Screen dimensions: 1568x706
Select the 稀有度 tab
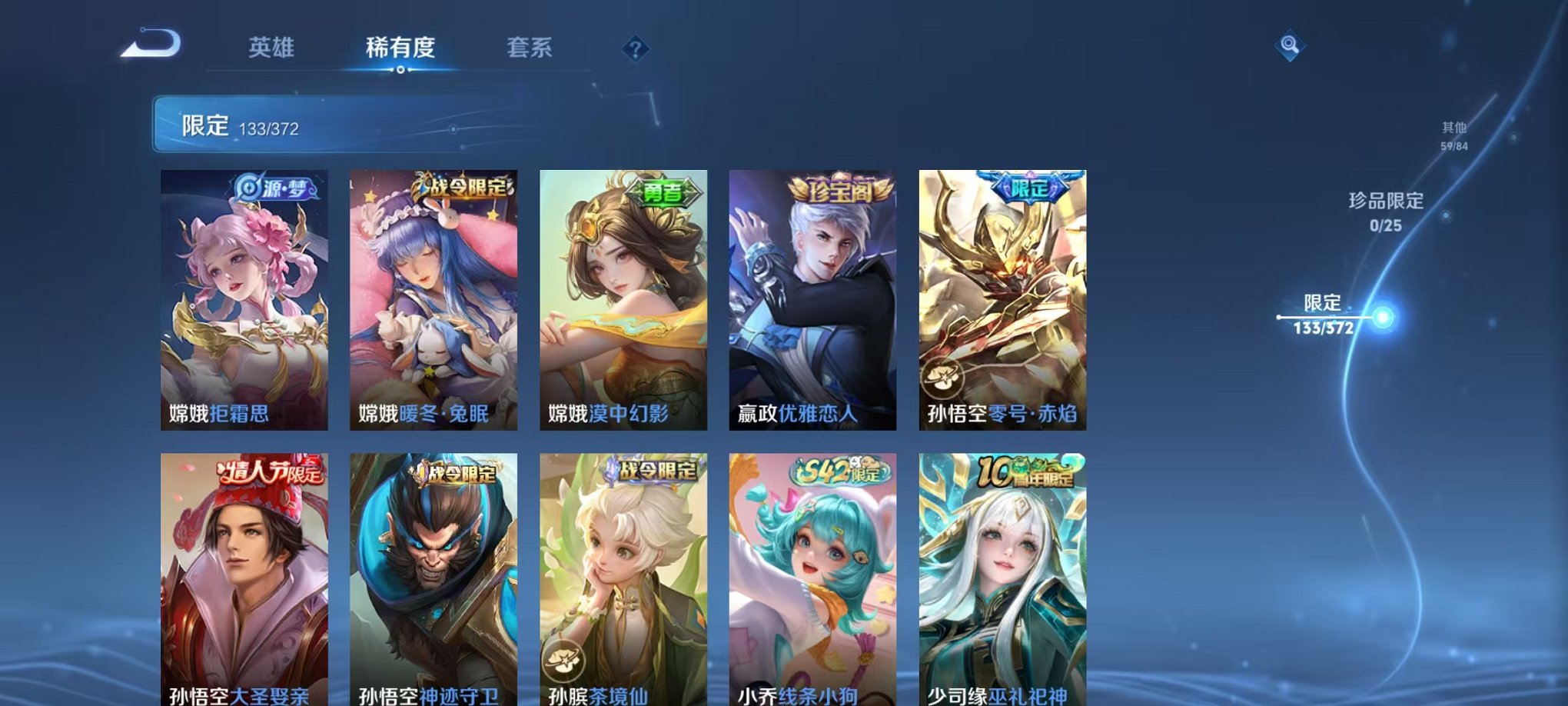pos(400,48)
